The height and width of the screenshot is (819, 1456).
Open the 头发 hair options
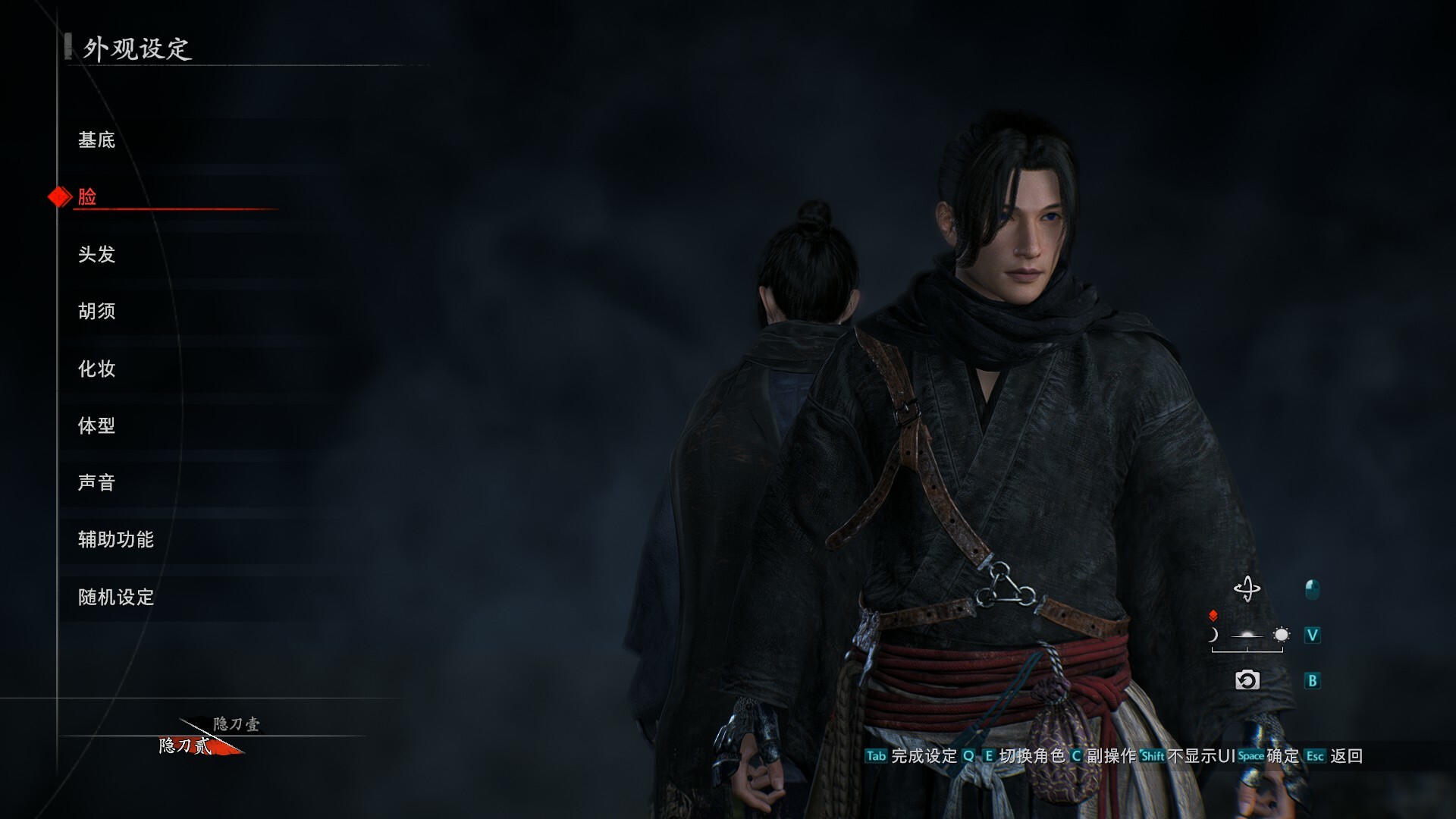click(x=97, y=254)
